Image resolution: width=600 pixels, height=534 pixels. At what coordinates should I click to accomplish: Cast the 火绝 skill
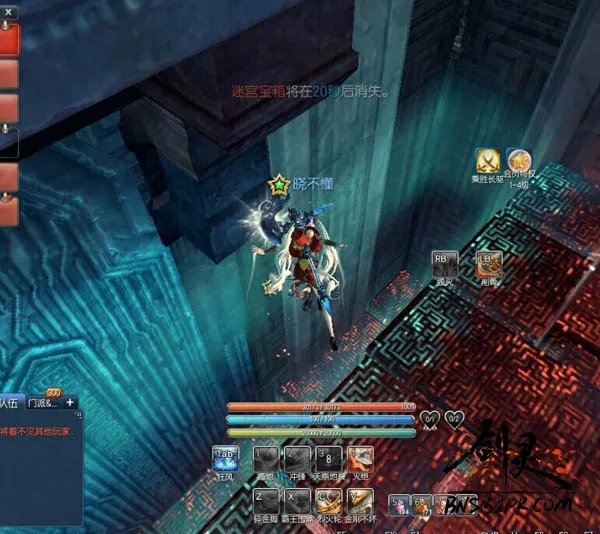[361, 458]
